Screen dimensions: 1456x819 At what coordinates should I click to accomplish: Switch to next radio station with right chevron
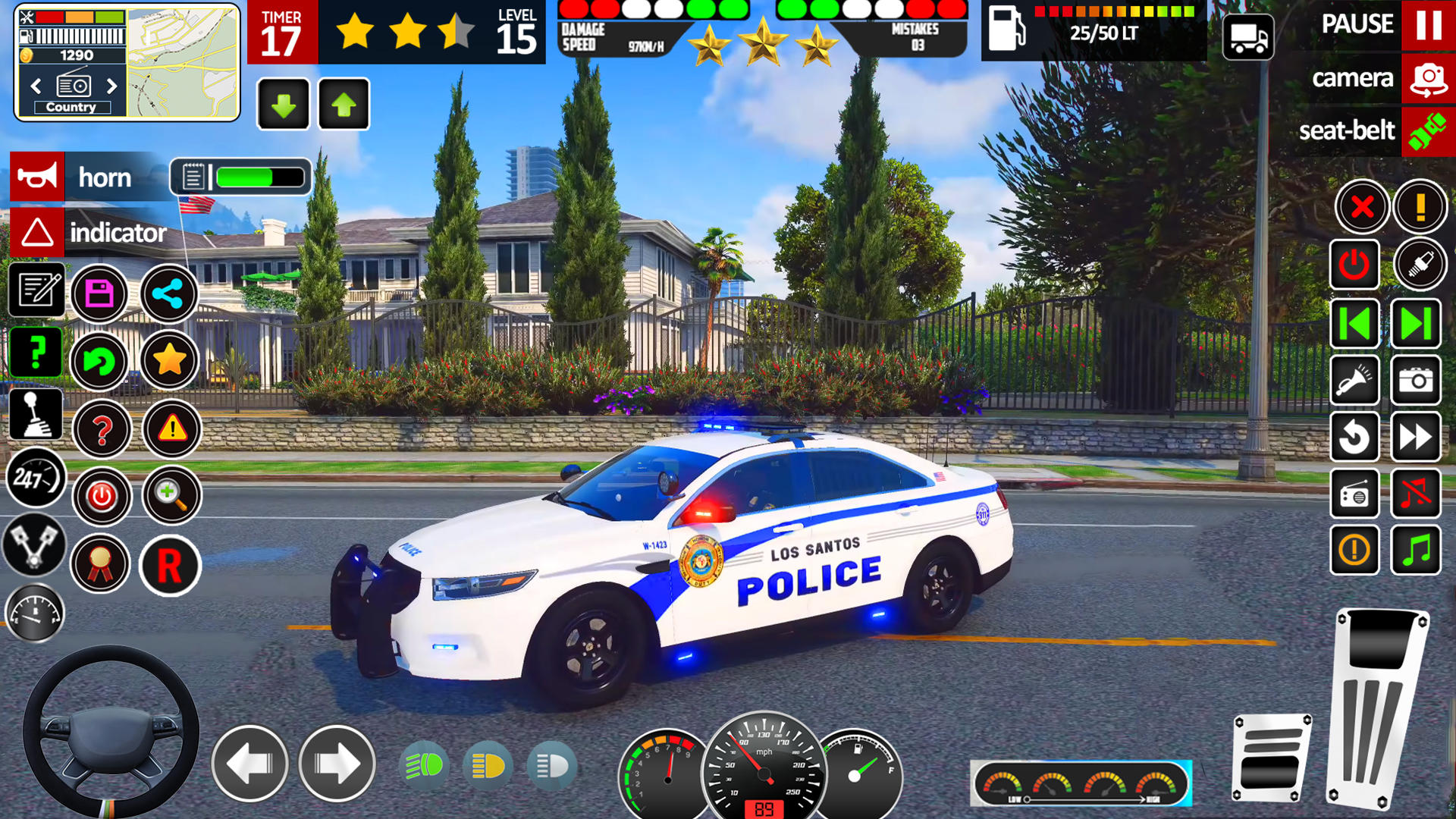112,86
